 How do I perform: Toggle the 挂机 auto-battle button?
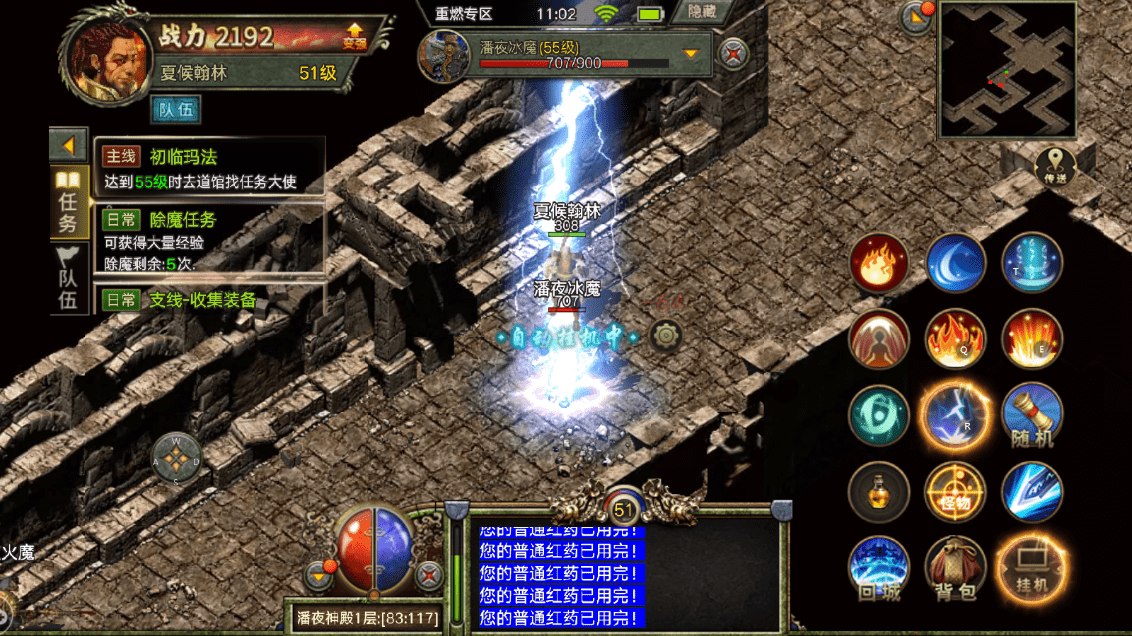tap(1031, 568)
